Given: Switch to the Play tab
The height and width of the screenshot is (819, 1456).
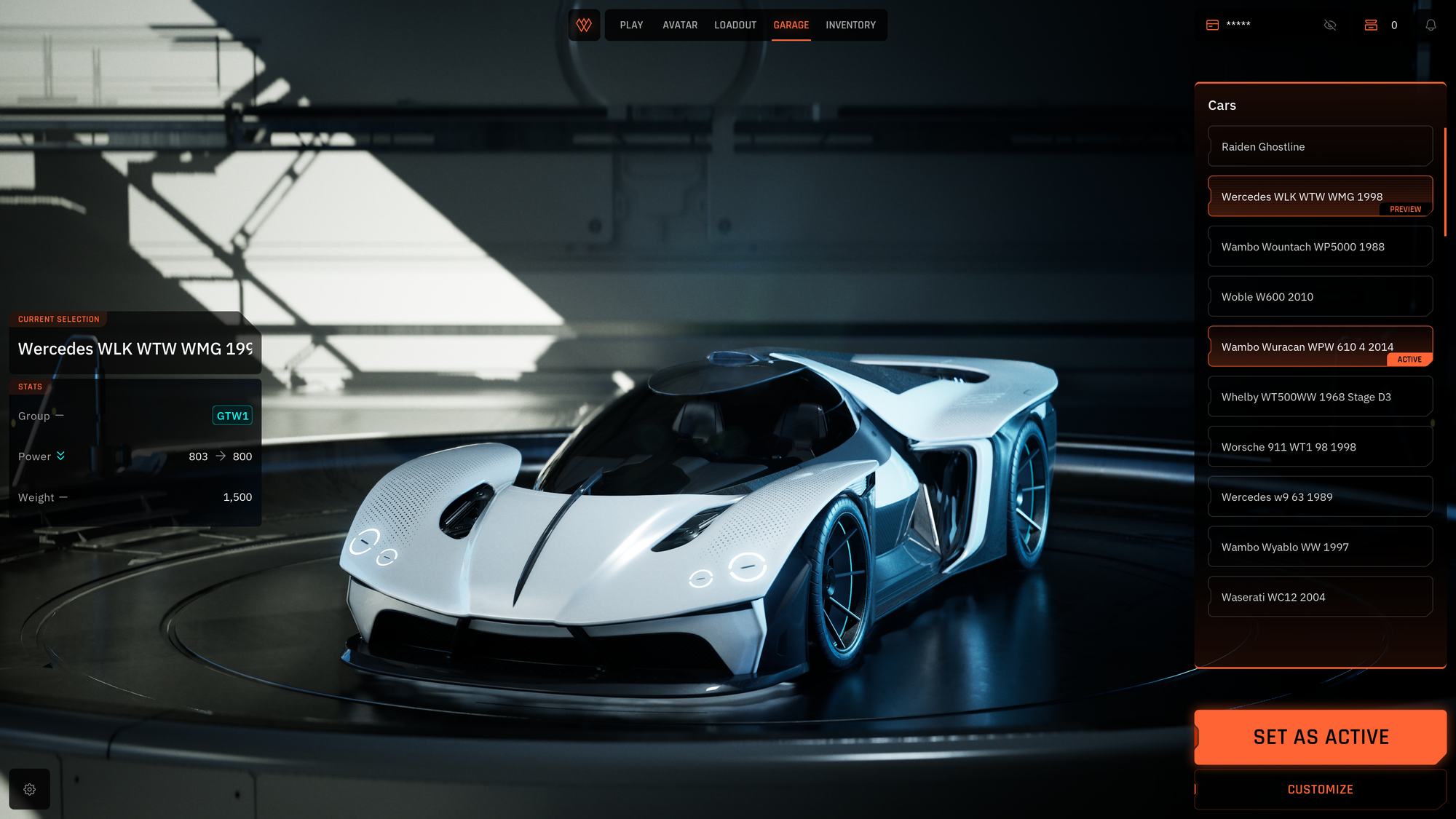Looking at the screenshot, I should (631, 25).
